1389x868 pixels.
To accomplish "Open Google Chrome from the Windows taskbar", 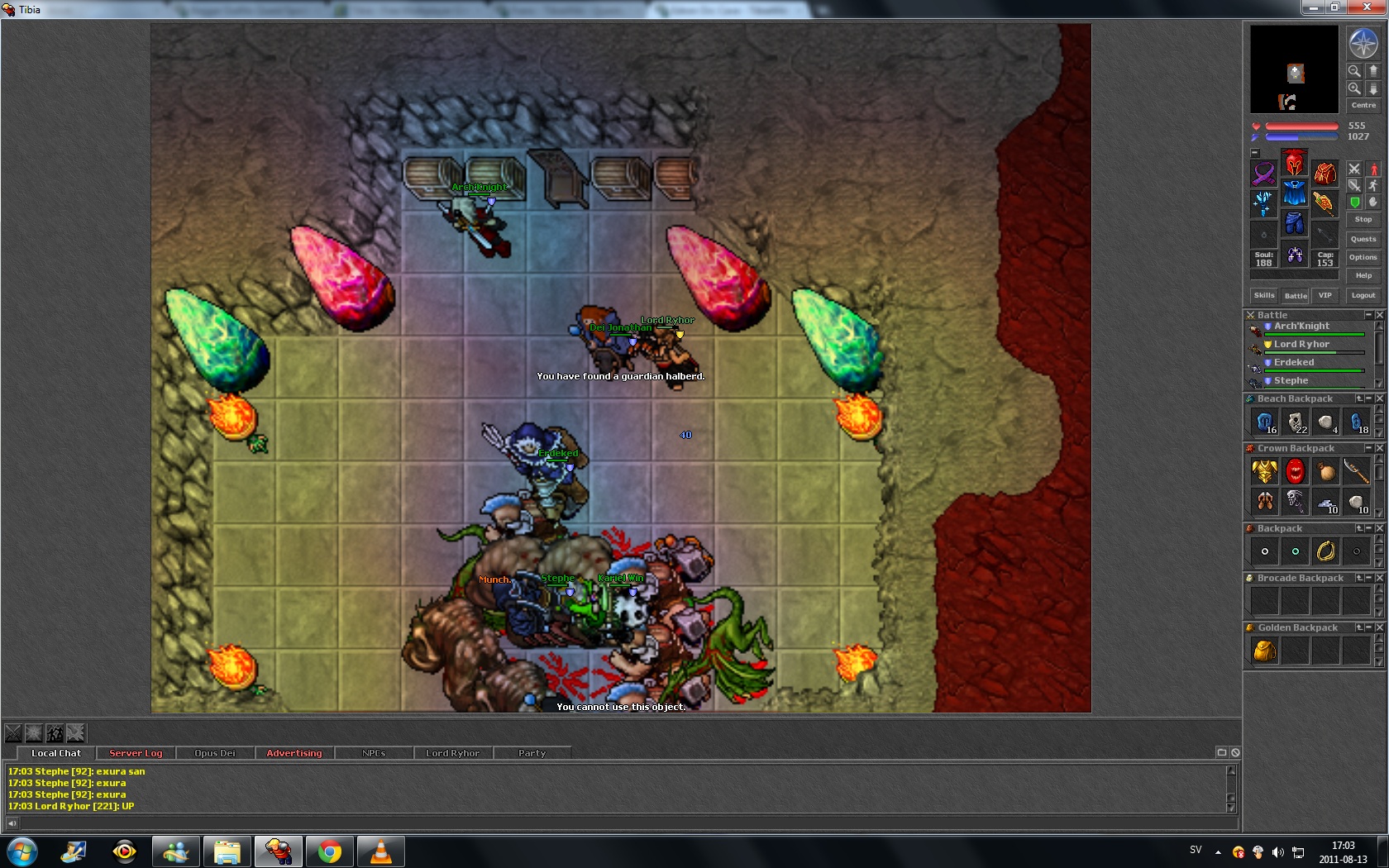I will [329, 851].
